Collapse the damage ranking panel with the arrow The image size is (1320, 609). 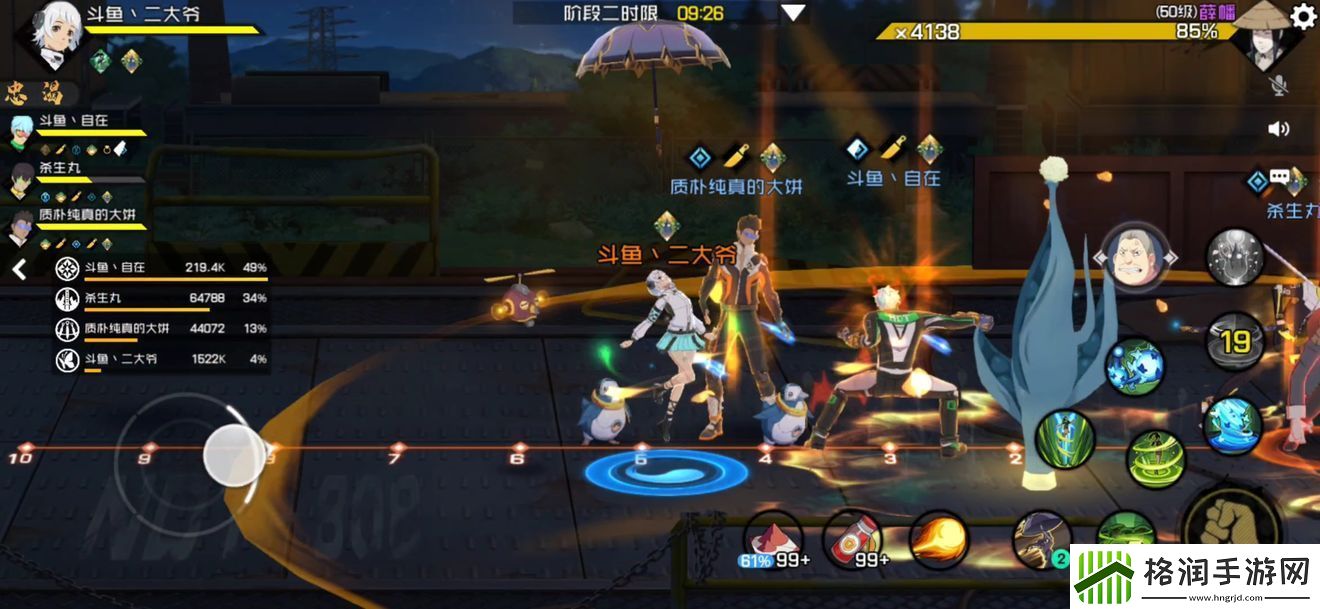point(19,268)
